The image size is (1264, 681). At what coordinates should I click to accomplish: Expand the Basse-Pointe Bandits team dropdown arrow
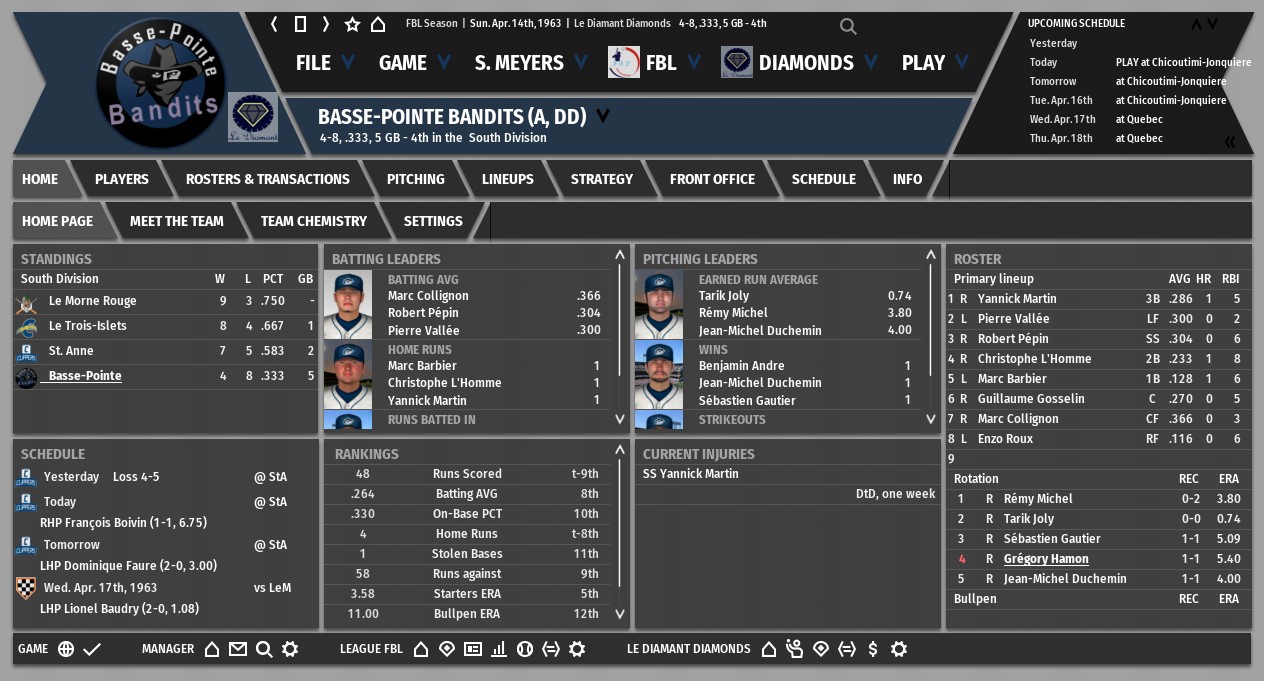603,116
